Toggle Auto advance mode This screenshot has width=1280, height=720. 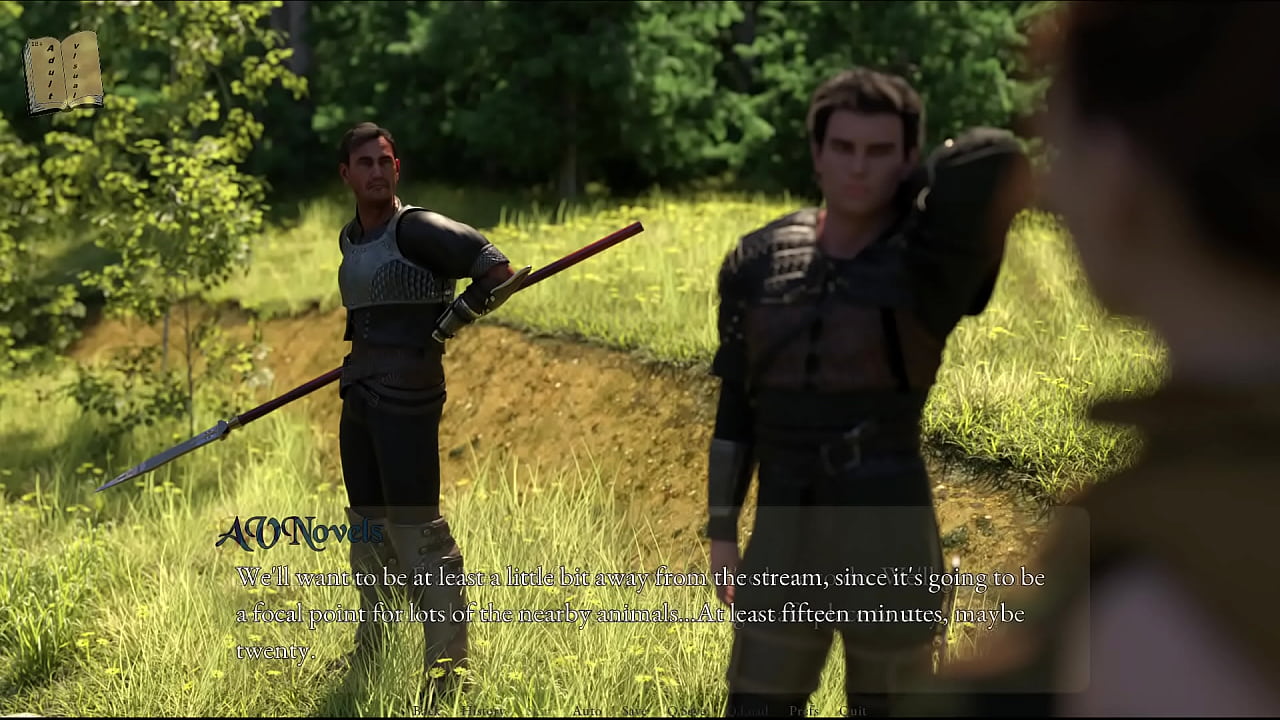click(587, 711)
